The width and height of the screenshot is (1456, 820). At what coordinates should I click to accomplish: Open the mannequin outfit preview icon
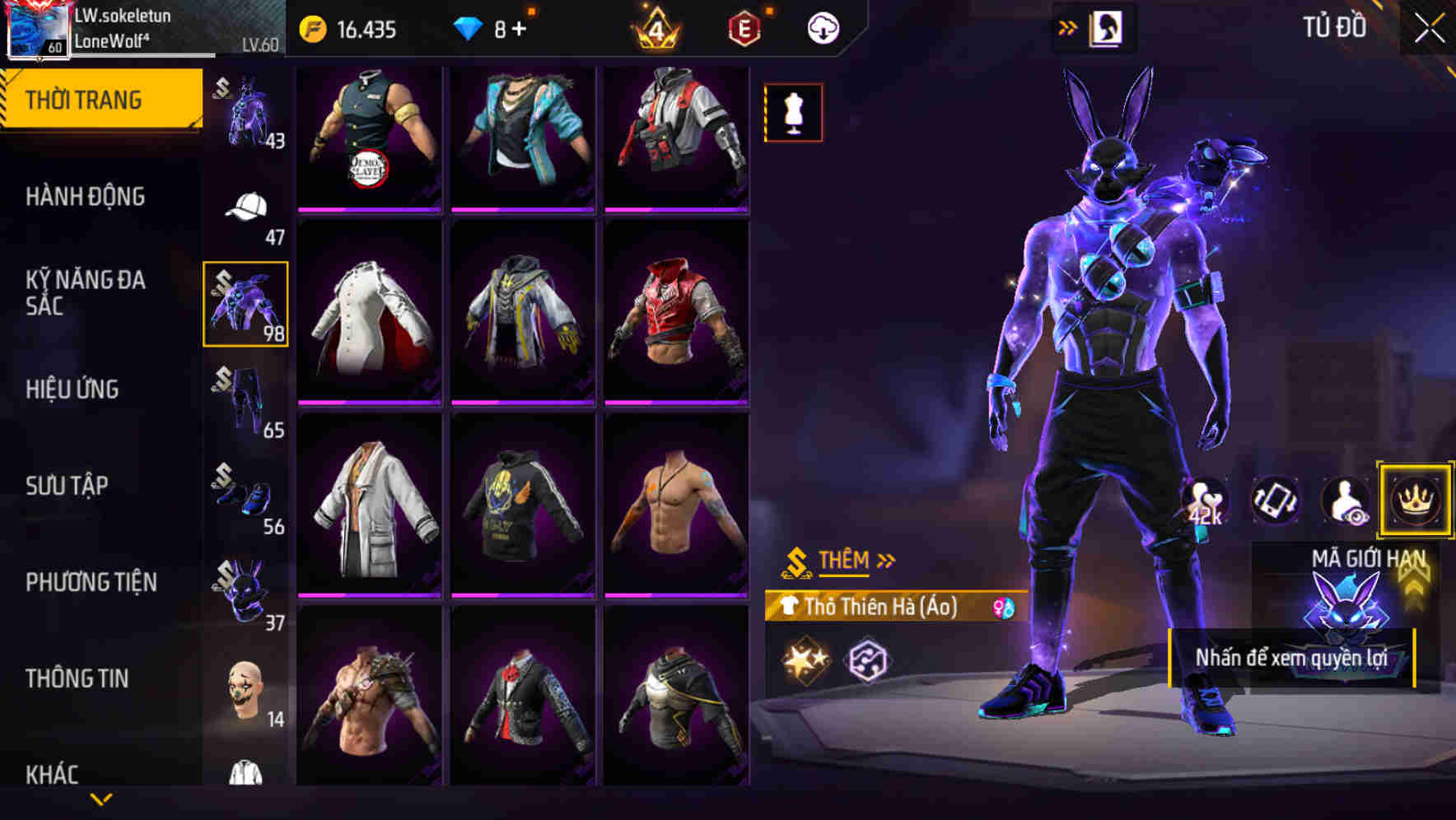click(793, 112)
